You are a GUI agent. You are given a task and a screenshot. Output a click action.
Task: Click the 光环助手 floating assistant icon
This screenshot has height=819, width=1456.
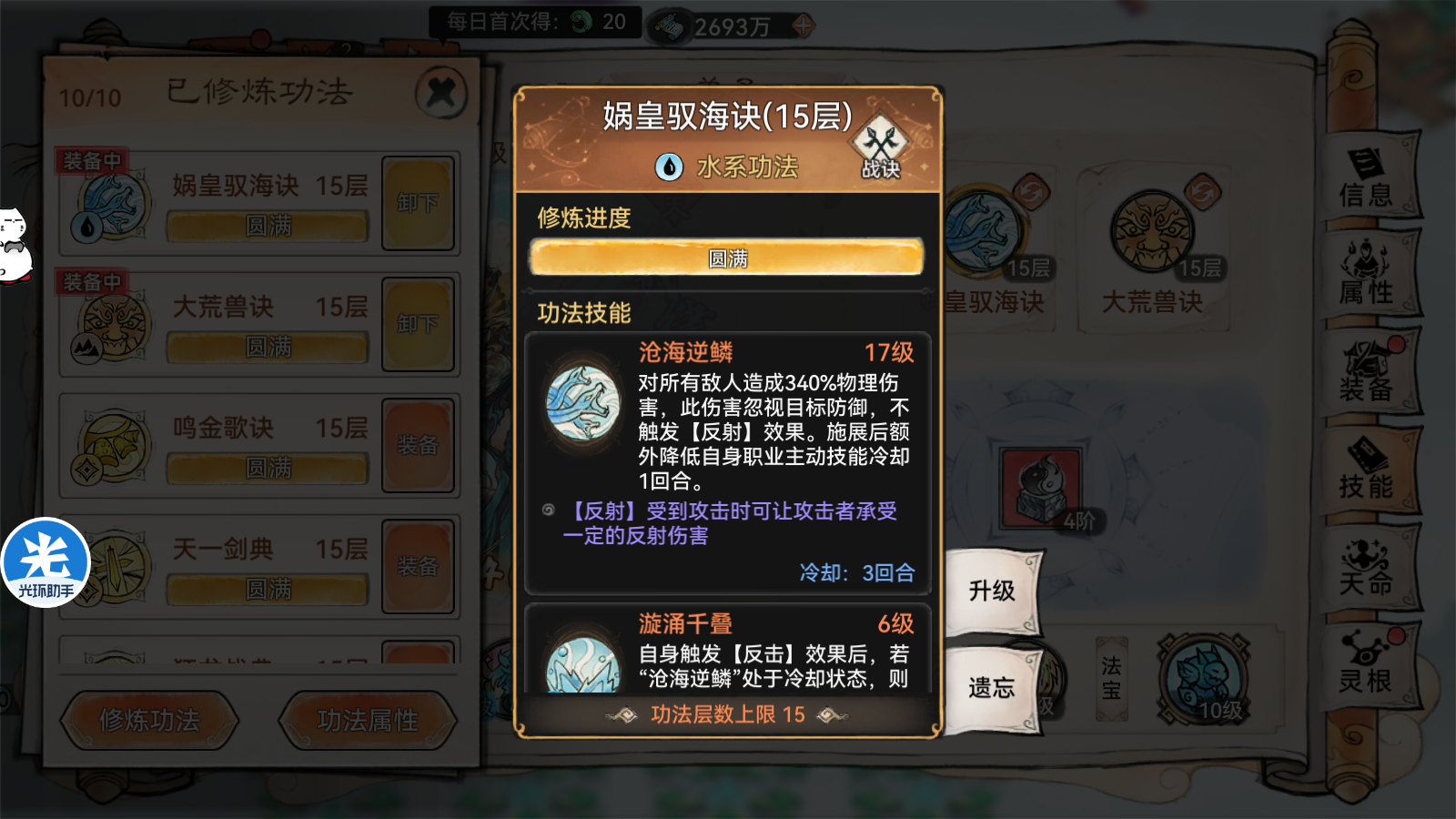45,561
